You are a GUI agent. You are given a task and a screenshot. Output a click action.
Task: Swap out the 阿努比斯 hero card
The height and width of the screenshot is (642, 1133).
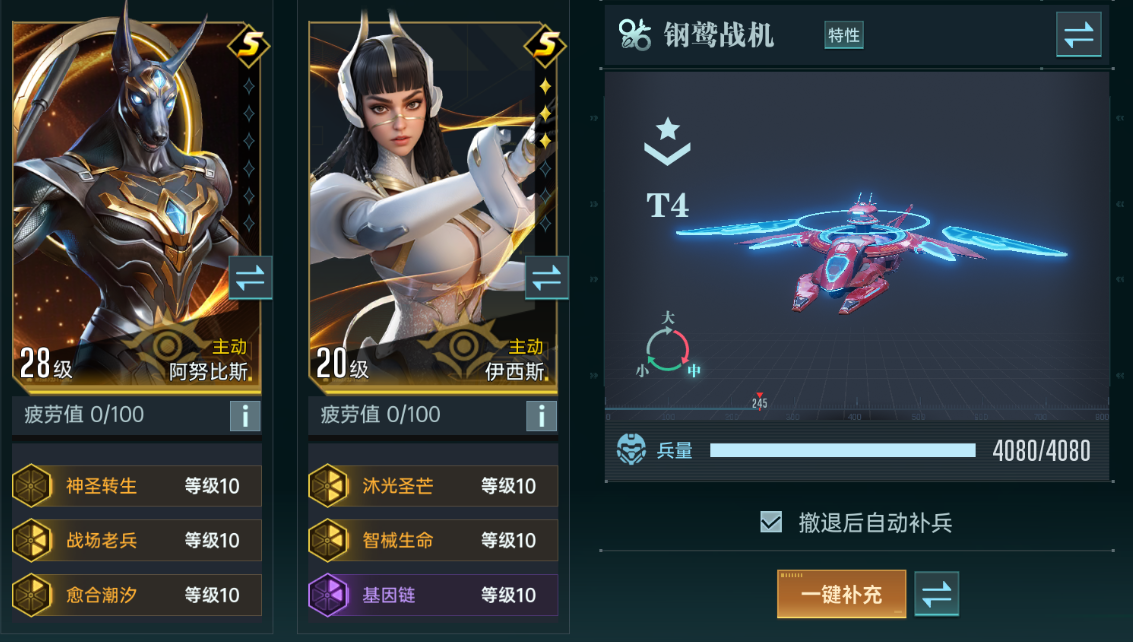(x=250, y=278)
